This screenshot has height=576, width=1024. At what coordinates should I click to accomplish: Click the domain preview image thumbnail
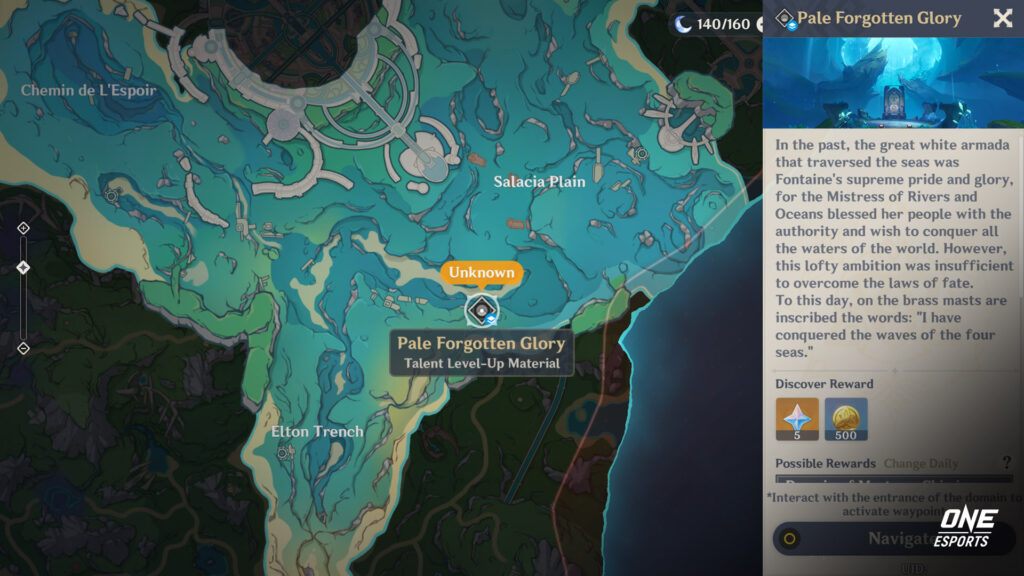click(x=893, y=83)
